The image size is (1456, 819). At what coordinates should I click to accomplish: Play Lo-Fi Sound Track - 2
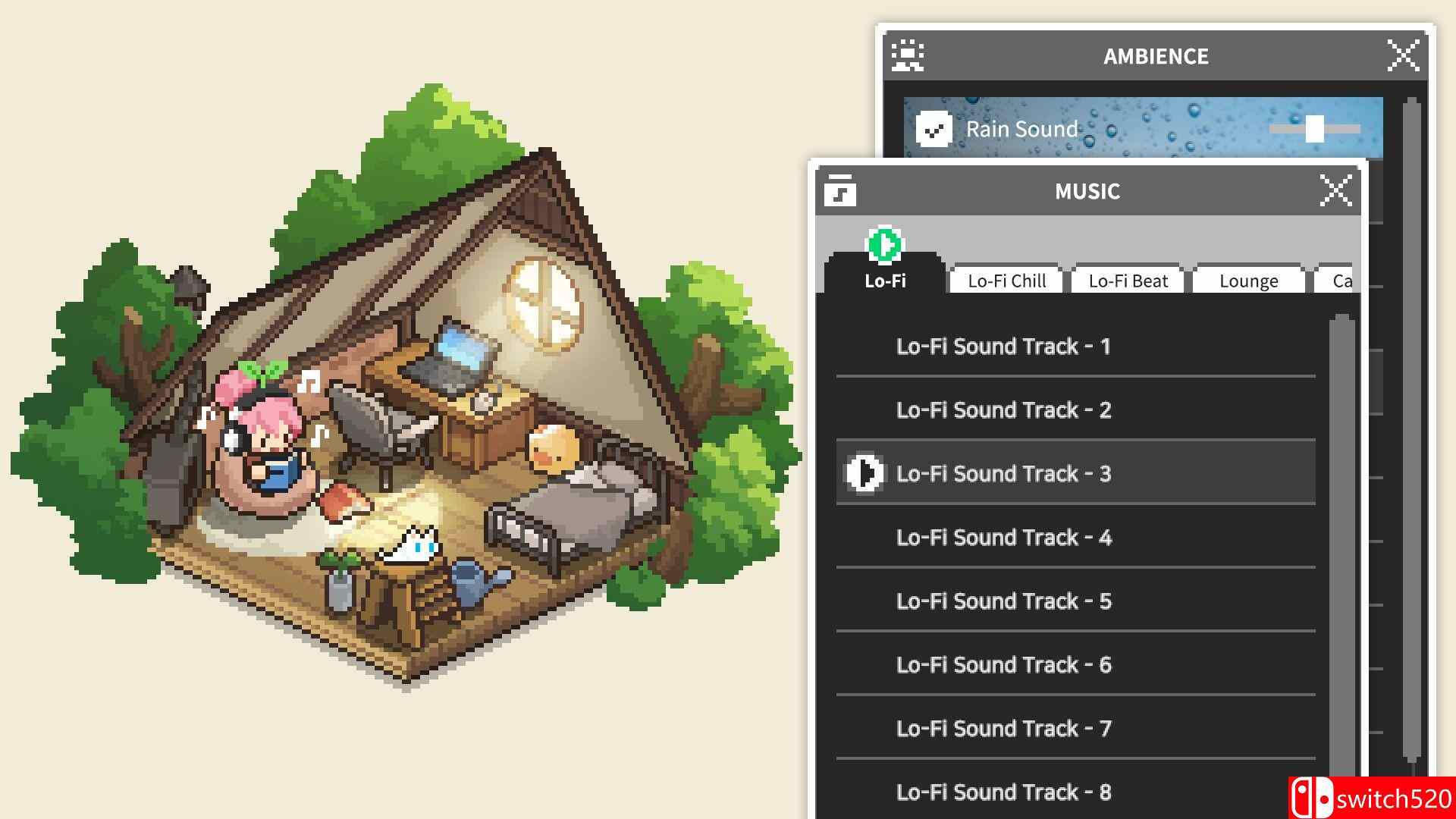click(1003, 409)
